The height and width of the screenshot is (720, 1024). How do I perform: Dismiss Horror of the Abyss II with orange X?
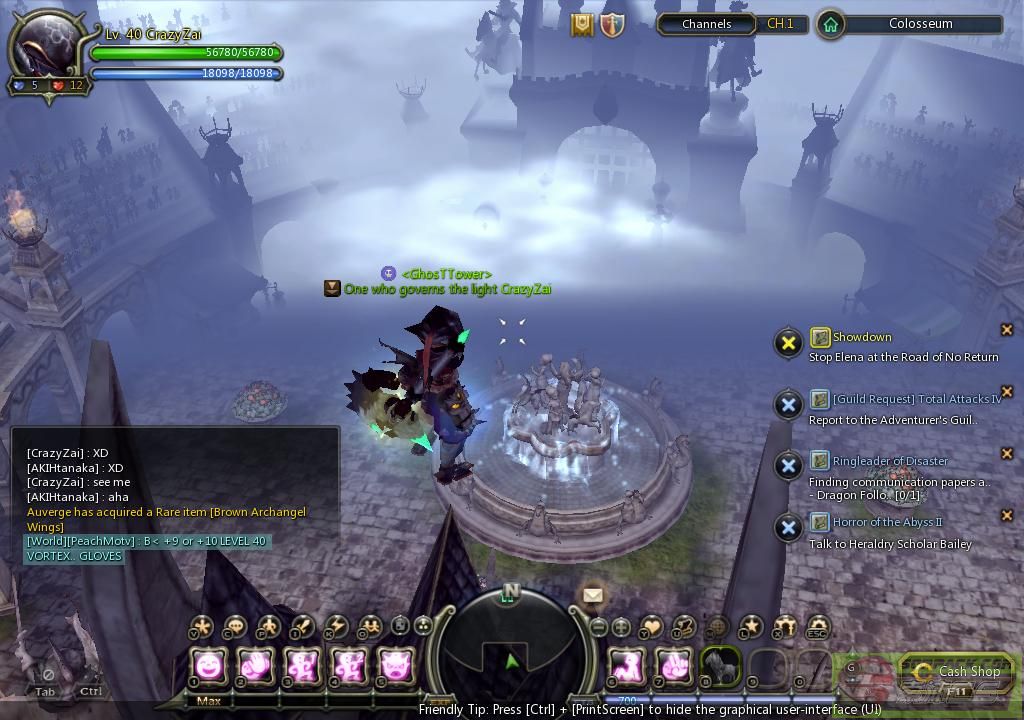point(1007,516)
